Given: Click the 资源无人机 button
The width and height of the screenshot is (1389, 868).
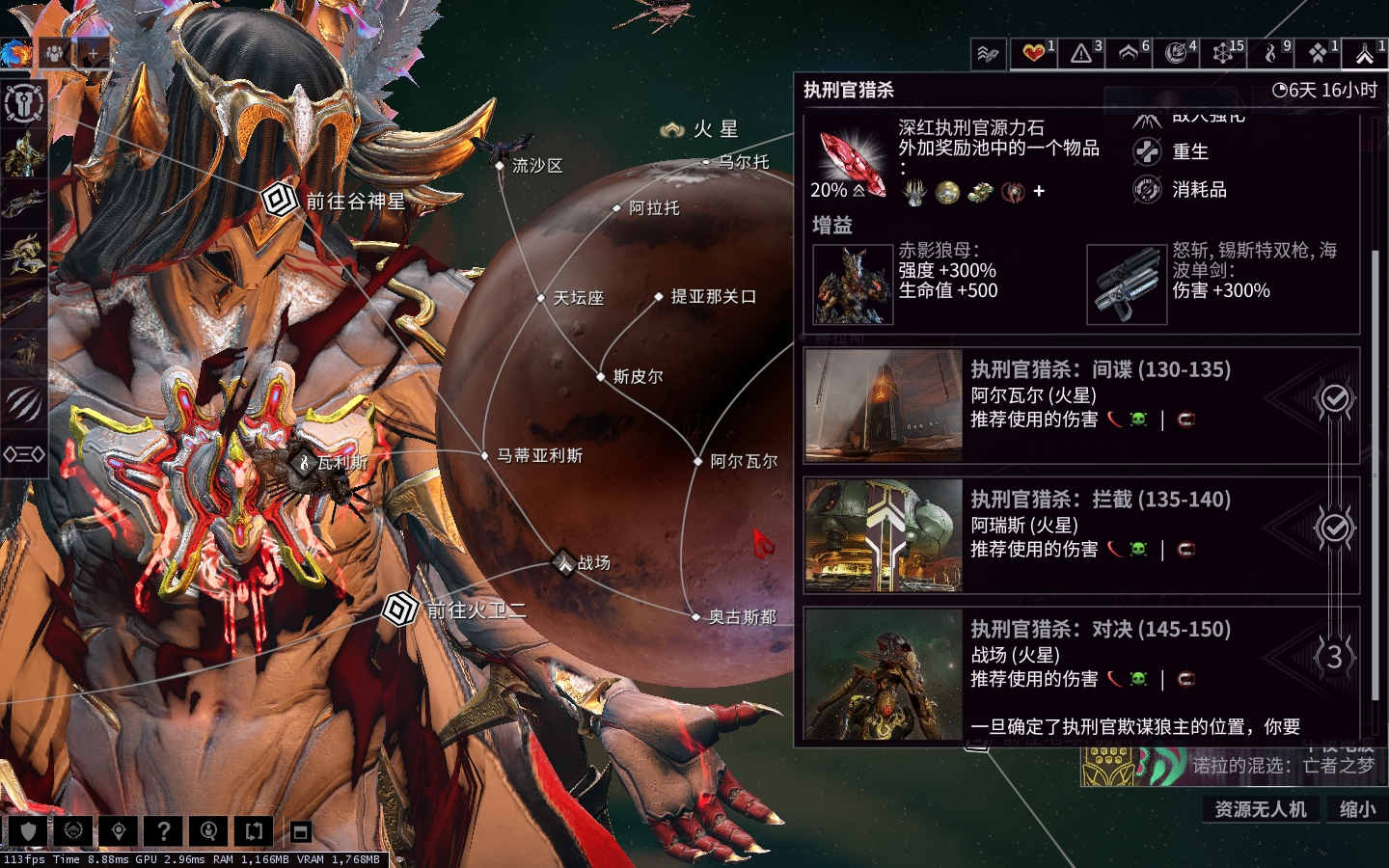Looking at the screenshot, I should coord(1260,809).
